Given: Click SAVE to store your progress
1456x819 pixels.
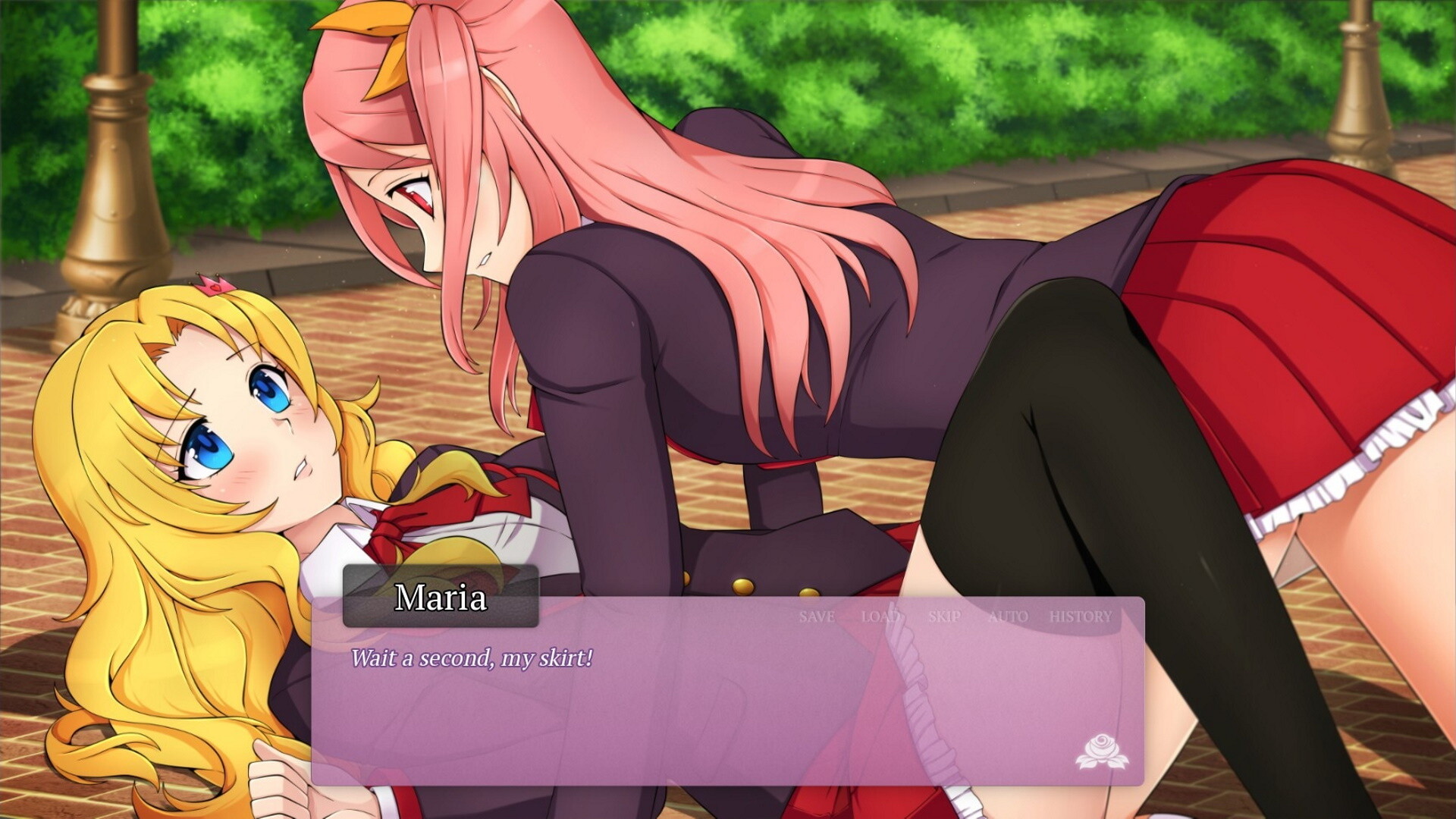Looking at the screenshot, I should (x=815, y=617).
